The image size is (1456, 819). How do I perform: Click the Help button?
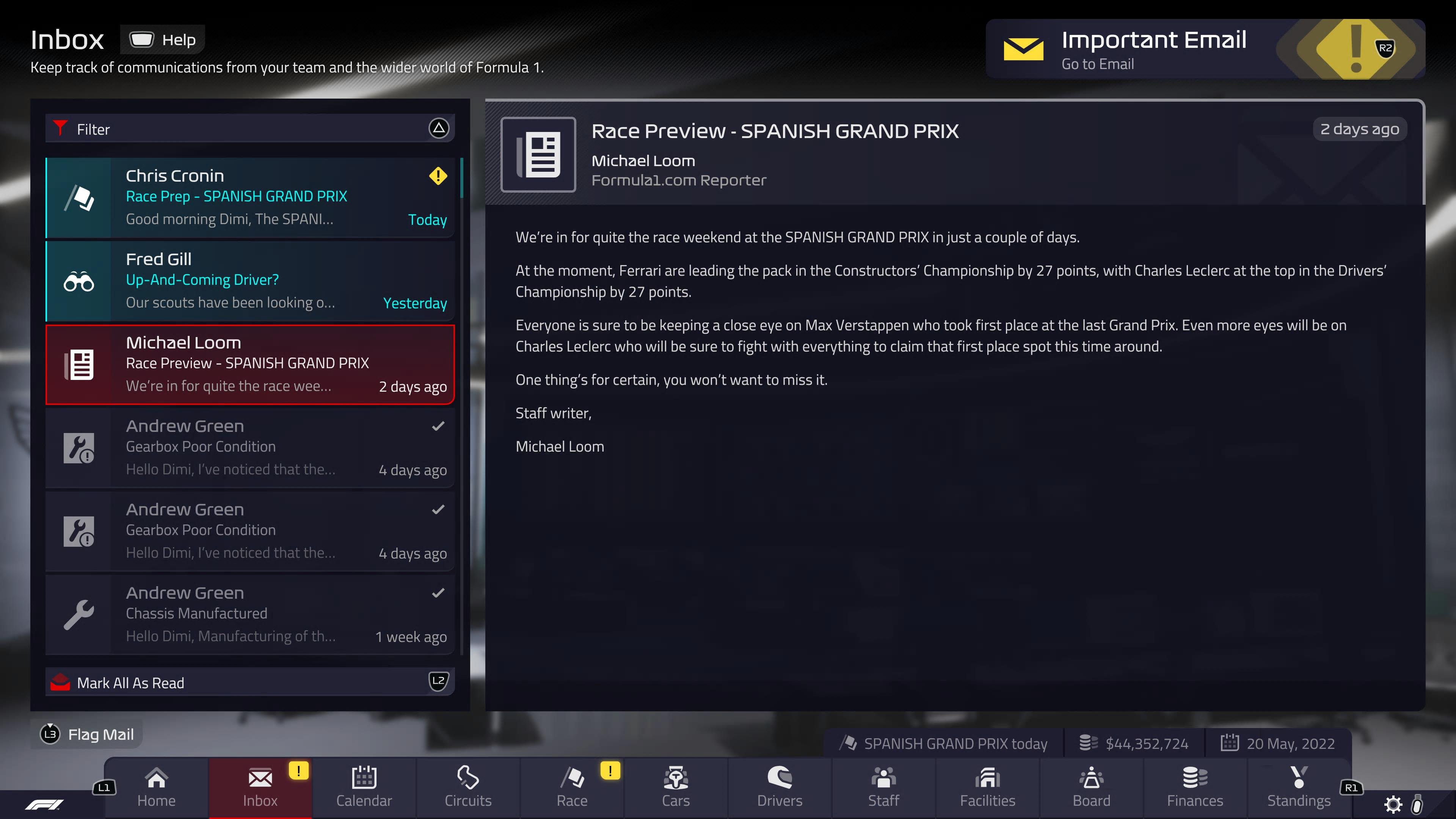pos(163,39)
